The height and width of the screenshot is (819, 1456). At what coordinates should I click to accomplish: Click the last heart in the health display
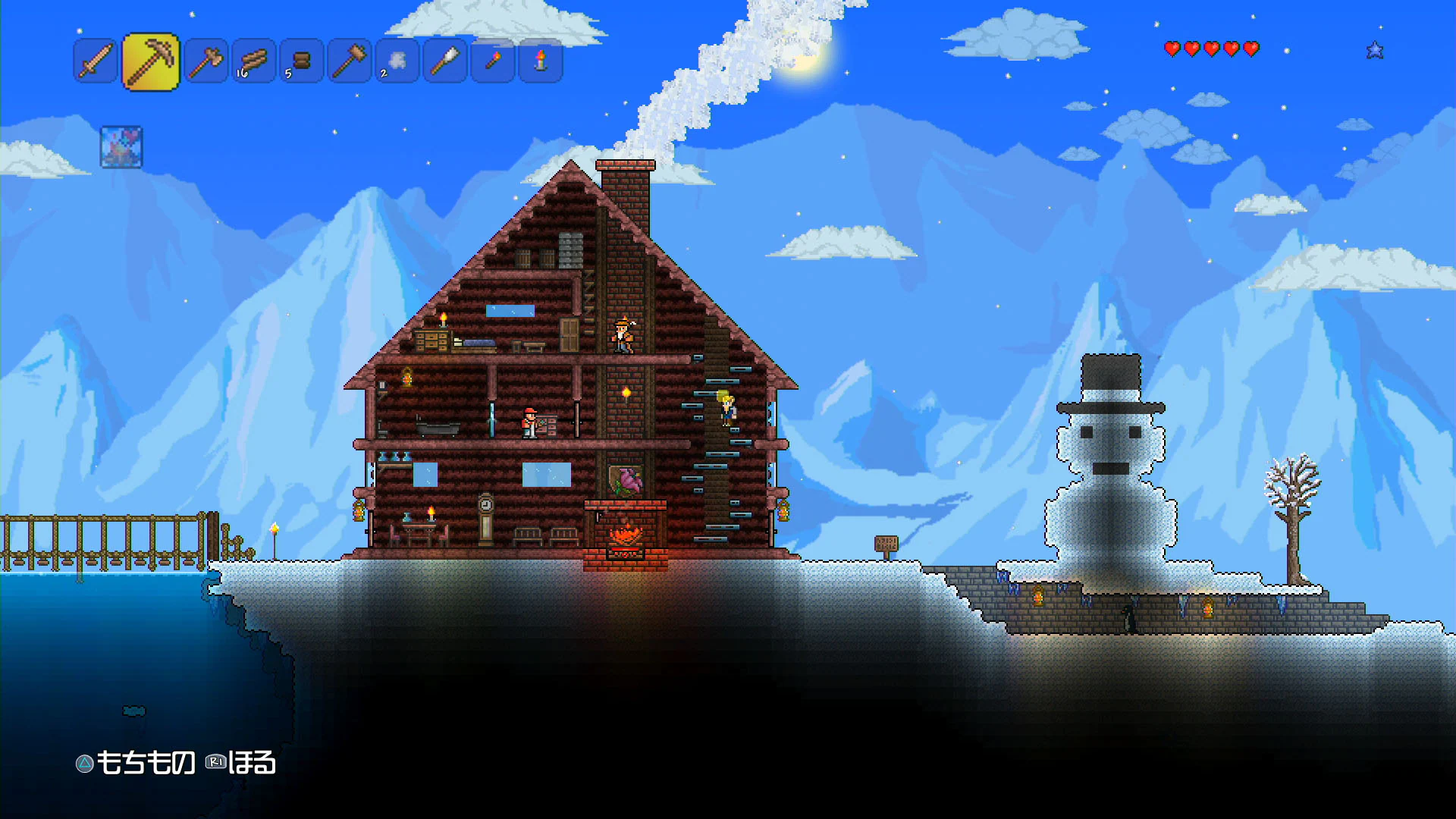[1250, 51]
